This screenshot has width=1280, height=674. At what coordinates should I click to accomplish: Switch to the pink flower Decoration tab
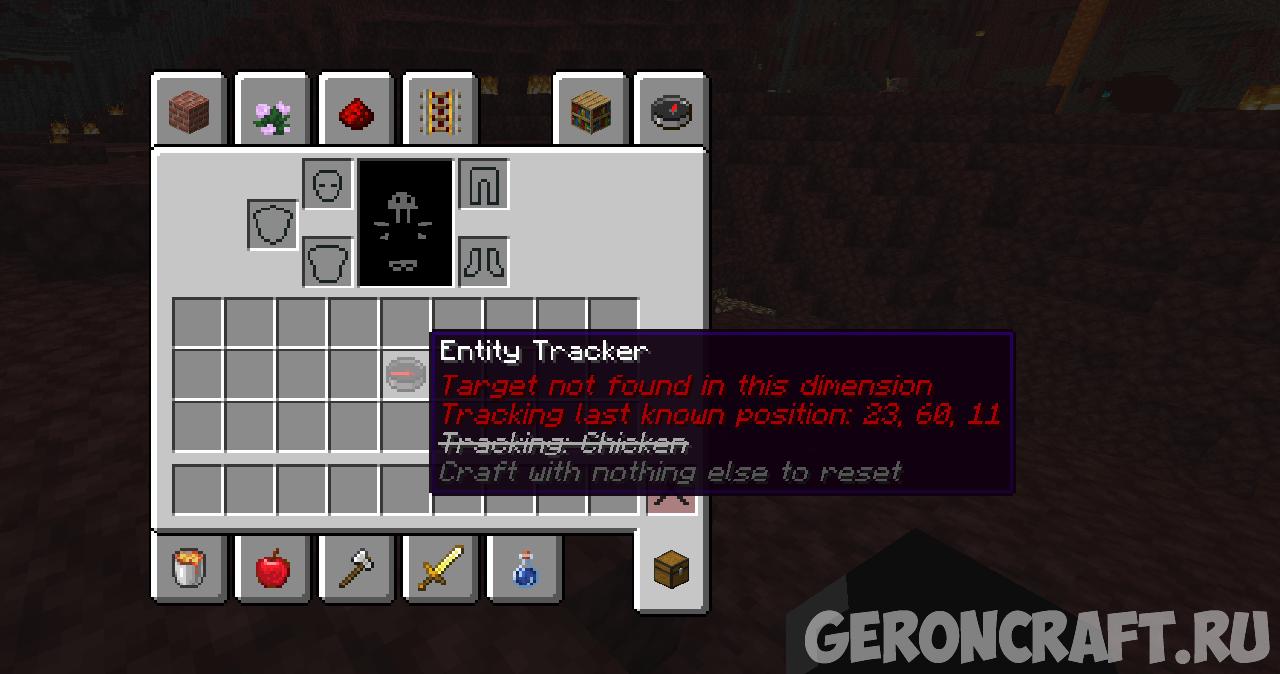click(x=272, y=112)
